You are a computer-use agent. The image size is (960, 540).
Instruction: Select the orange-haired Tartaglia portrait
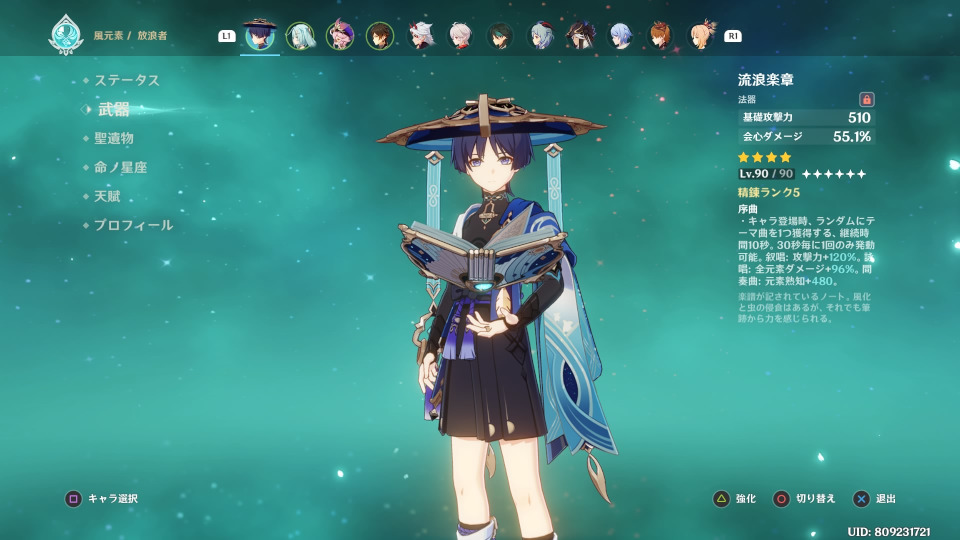(660, 36)
